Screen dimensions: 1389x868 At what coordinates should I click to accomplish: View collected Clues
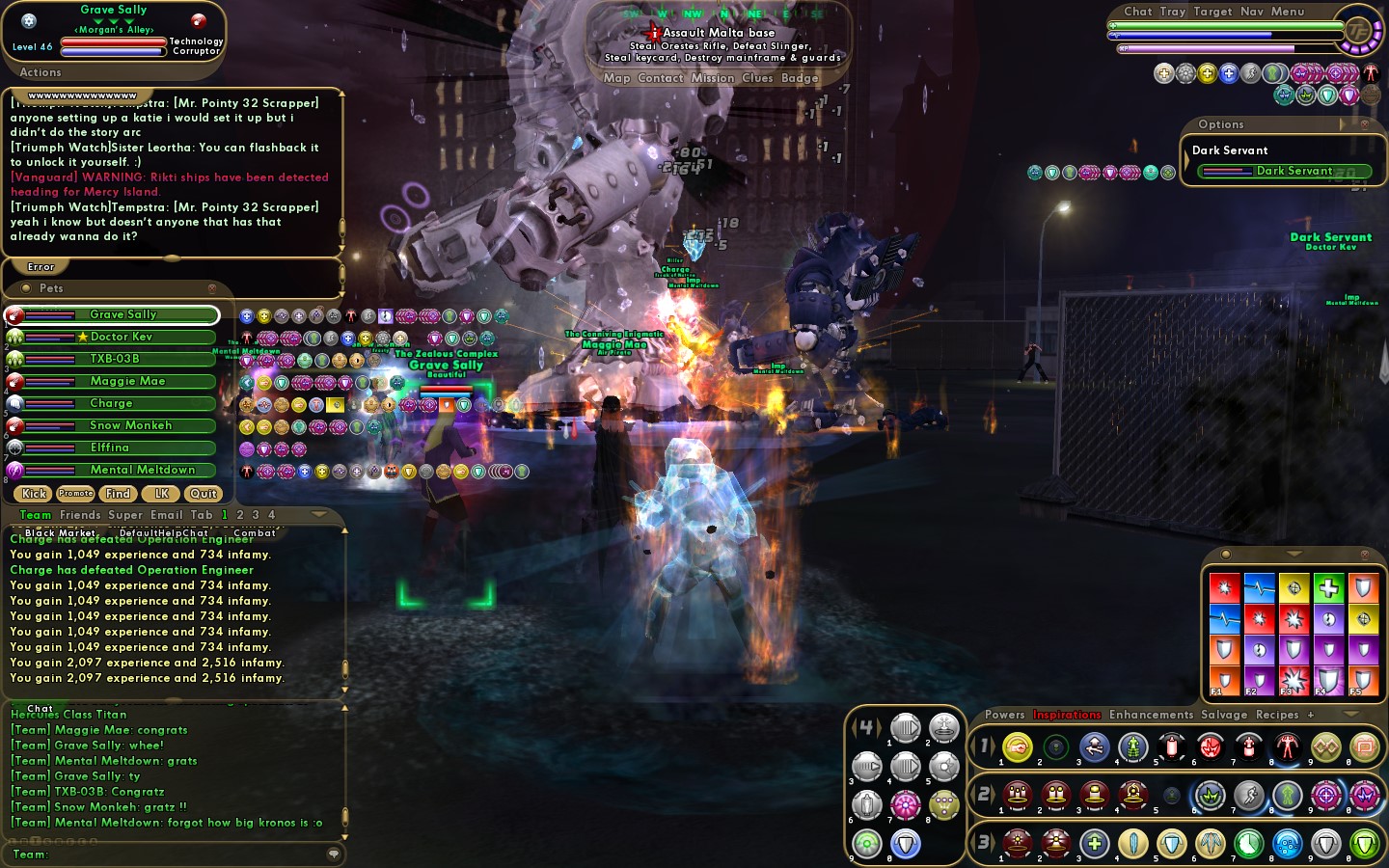pyautogui.click(x=757, y=78)
